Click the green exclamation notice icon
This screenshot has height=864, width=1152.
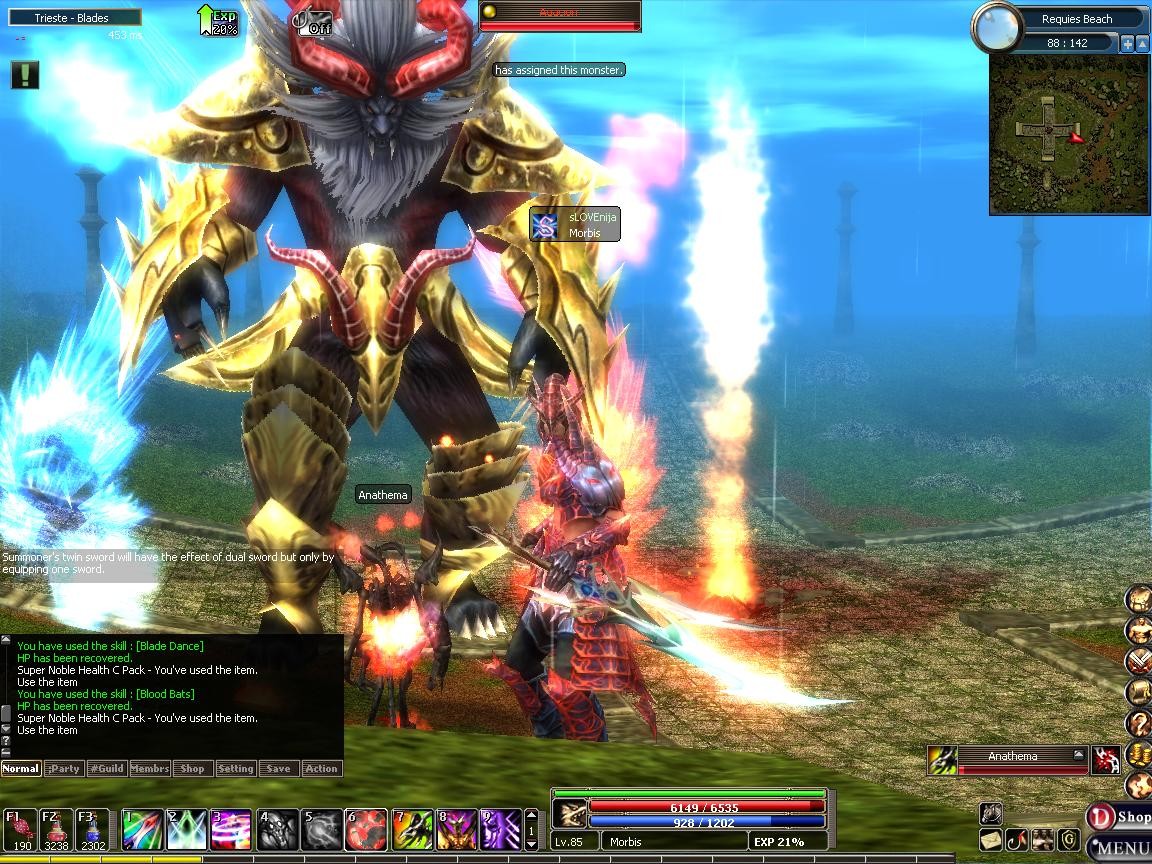tap(25, 75)
